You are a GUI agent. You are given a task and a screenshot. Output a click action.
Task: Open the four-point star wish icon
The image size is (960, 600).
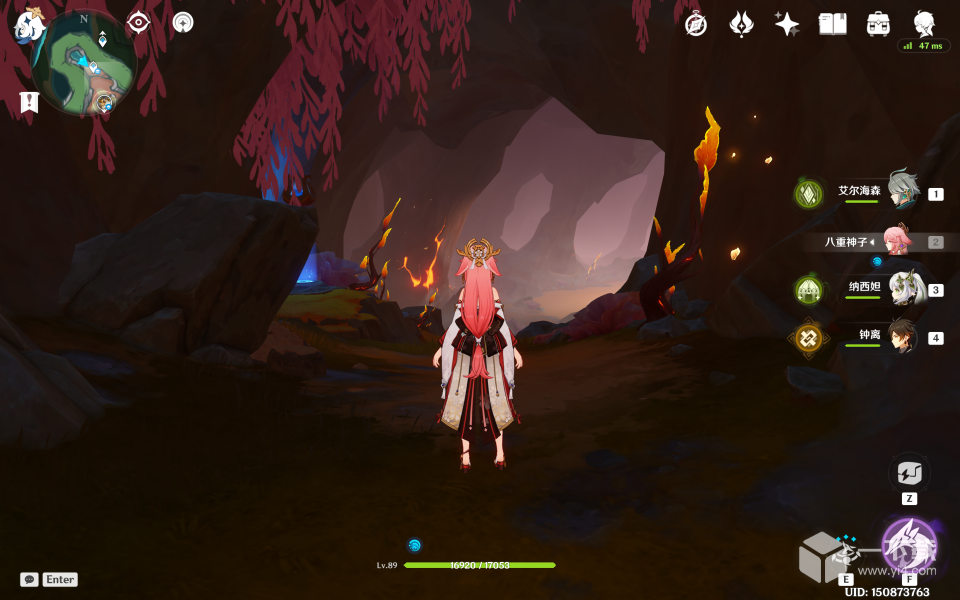(787, 24)
